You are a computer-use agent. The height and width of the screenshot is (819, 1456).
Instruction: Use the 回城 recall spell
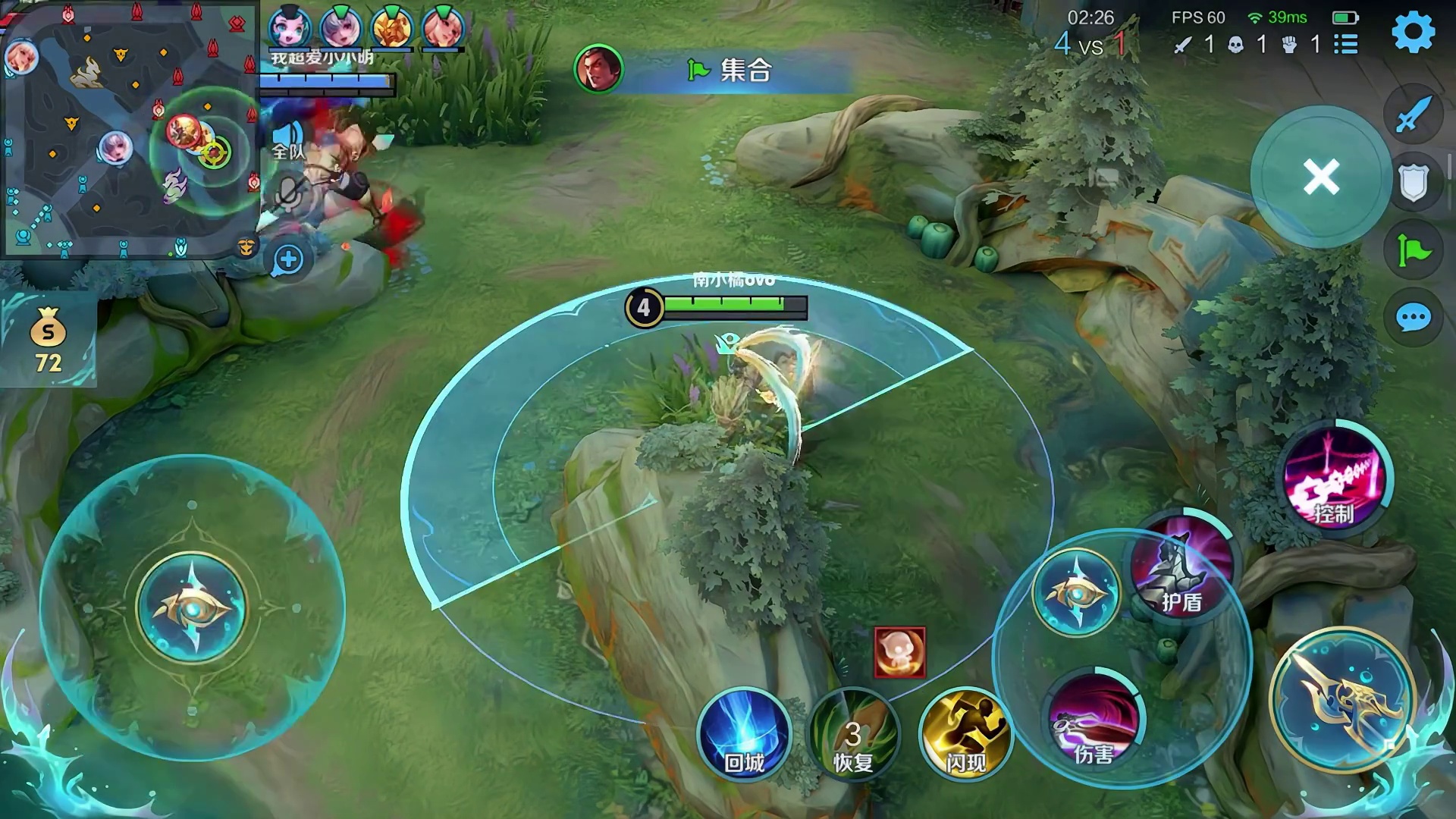coord(744,733)
